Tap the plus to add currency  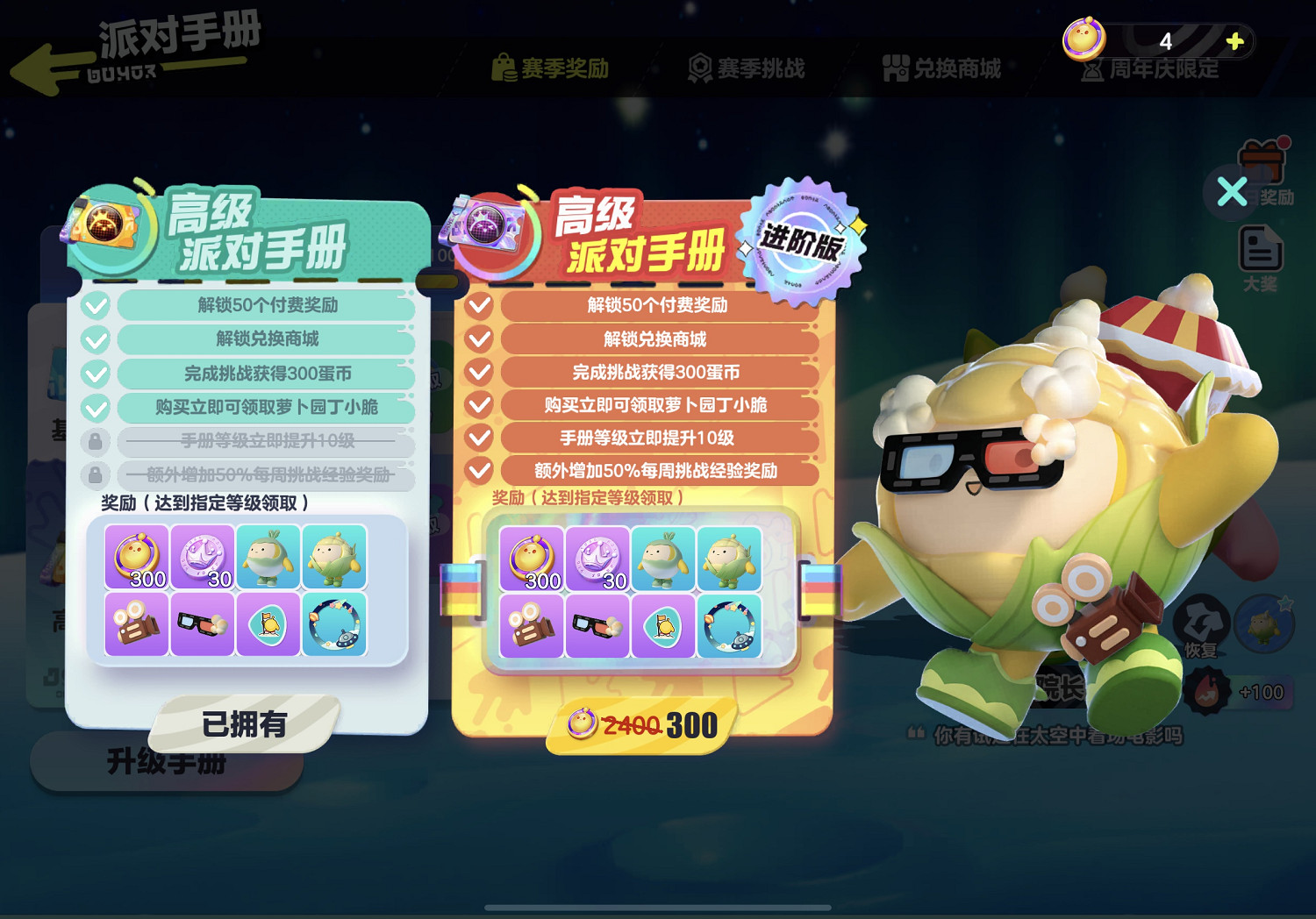pyautogui.click(x=1237, y=39)
